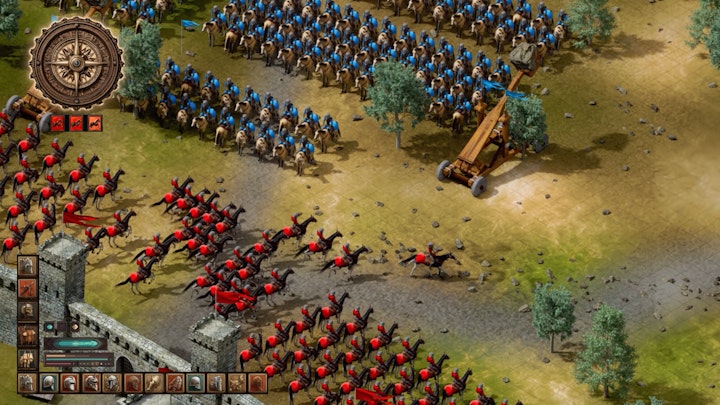Toggle the small round teal orb button
Viewport: 720px width, 405px height.
48,327
